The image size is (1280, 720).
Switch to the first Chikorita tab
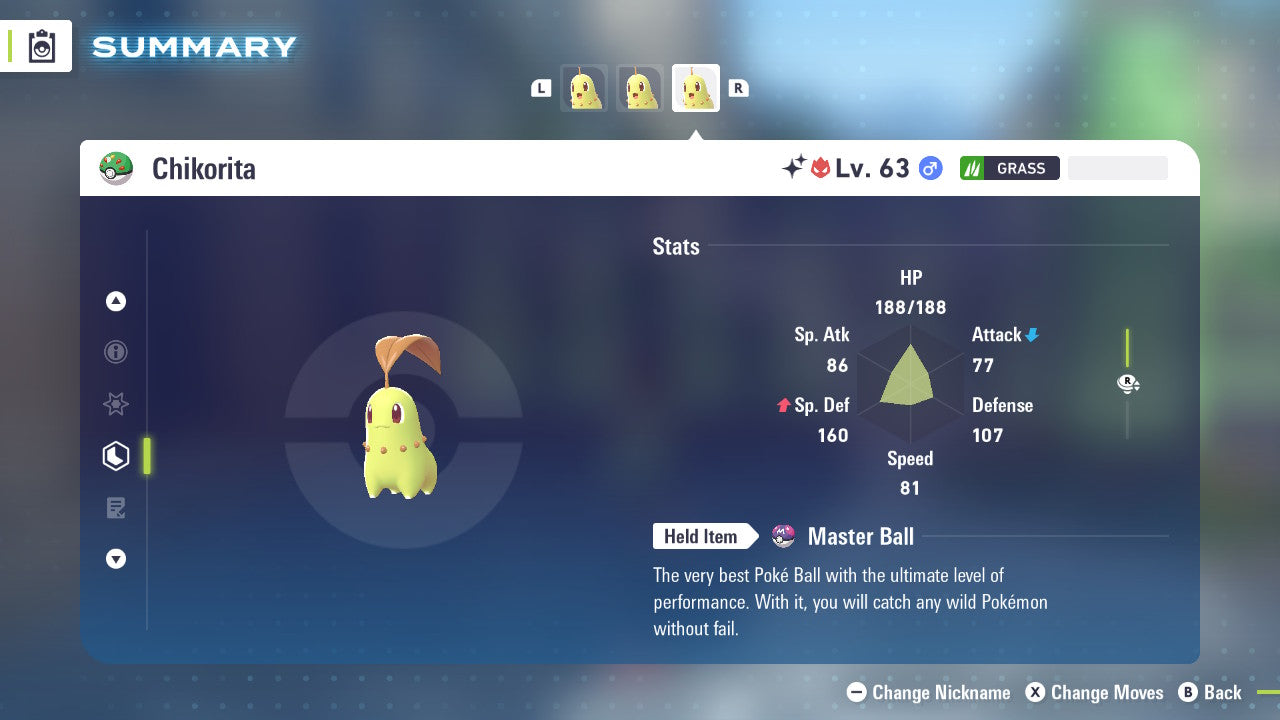[584, 88]
